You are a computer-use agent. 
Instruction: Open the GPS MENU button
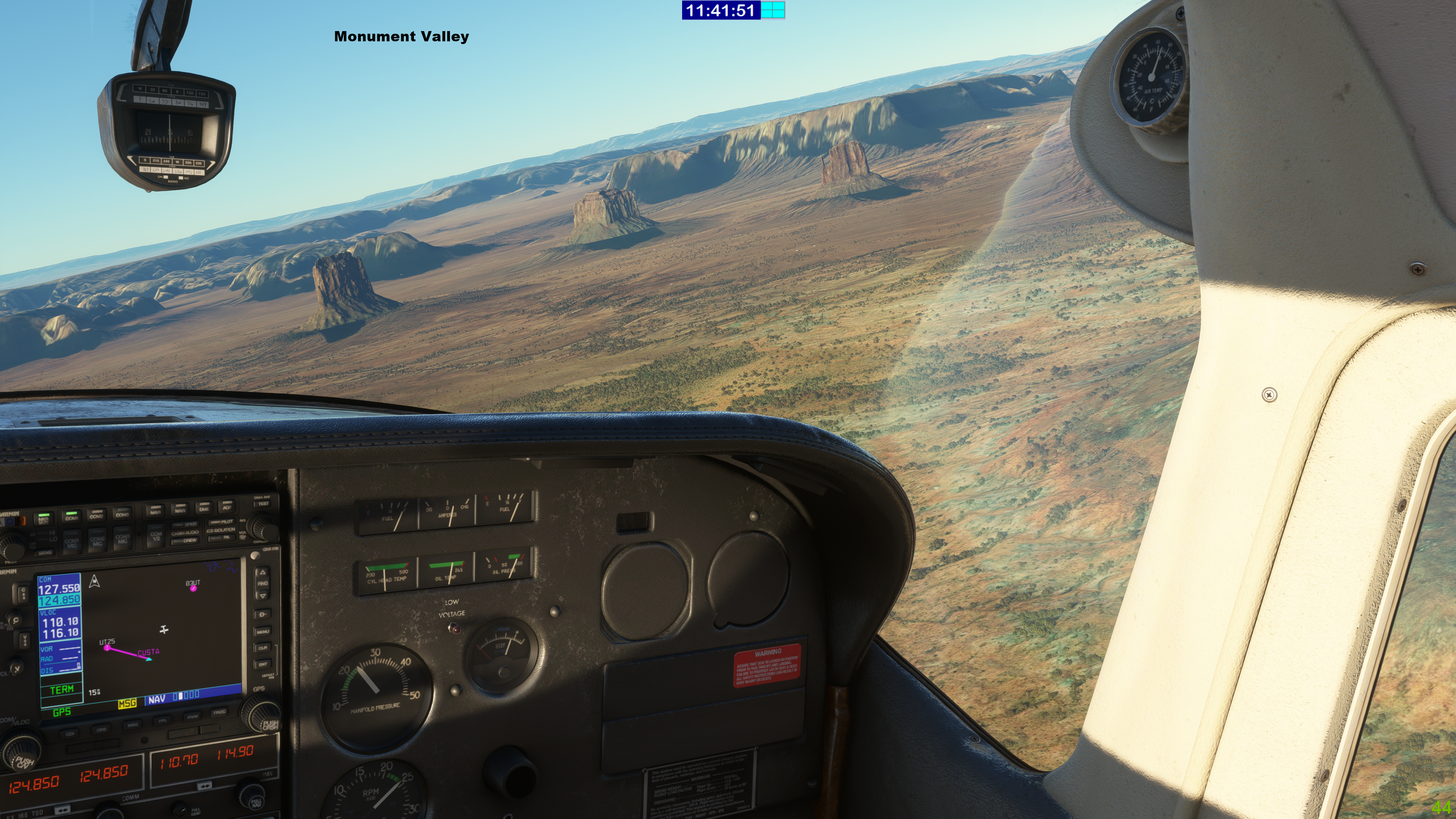click(262, 631)
